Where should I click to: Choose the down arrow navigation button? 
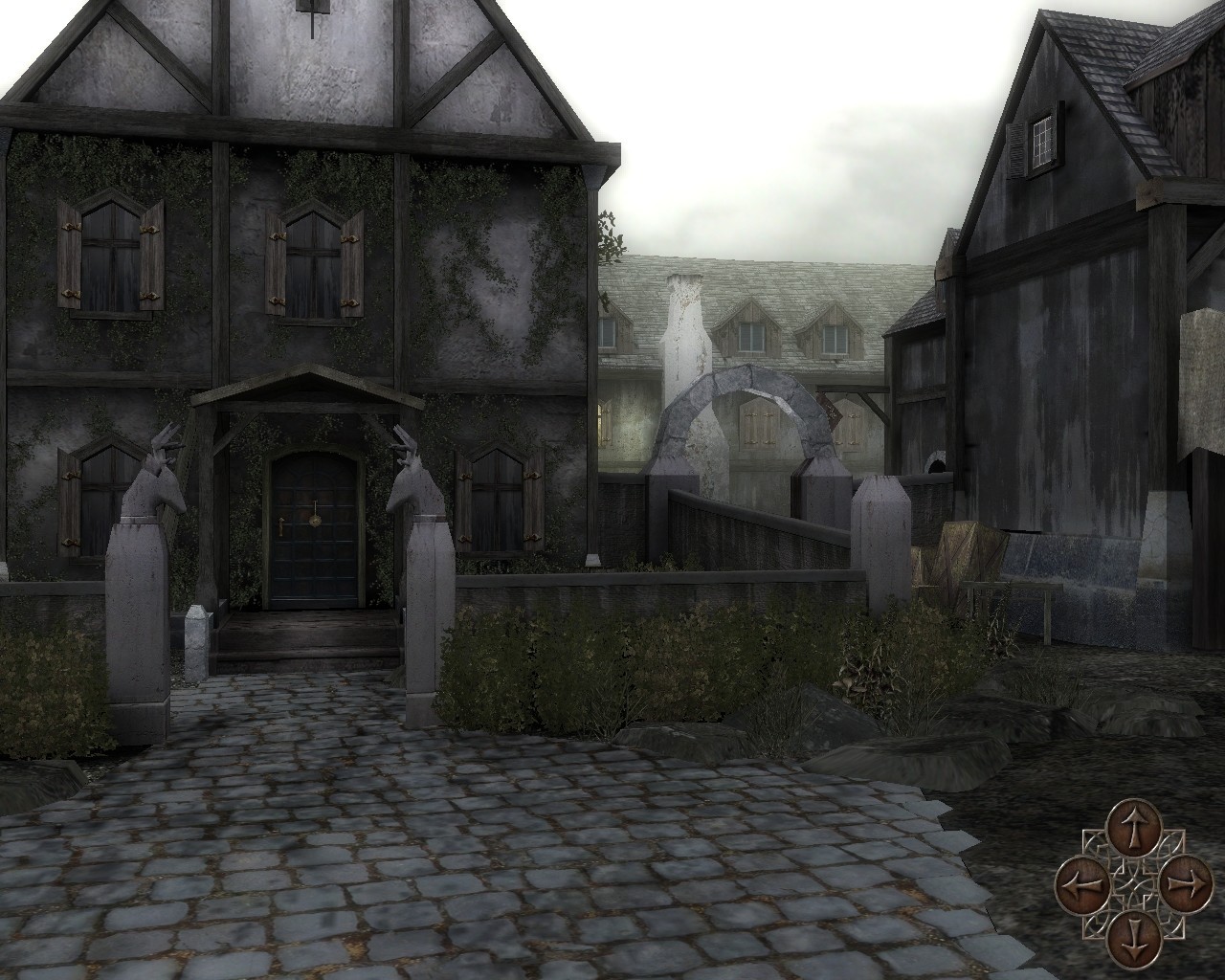click(x=1132, y=933)
